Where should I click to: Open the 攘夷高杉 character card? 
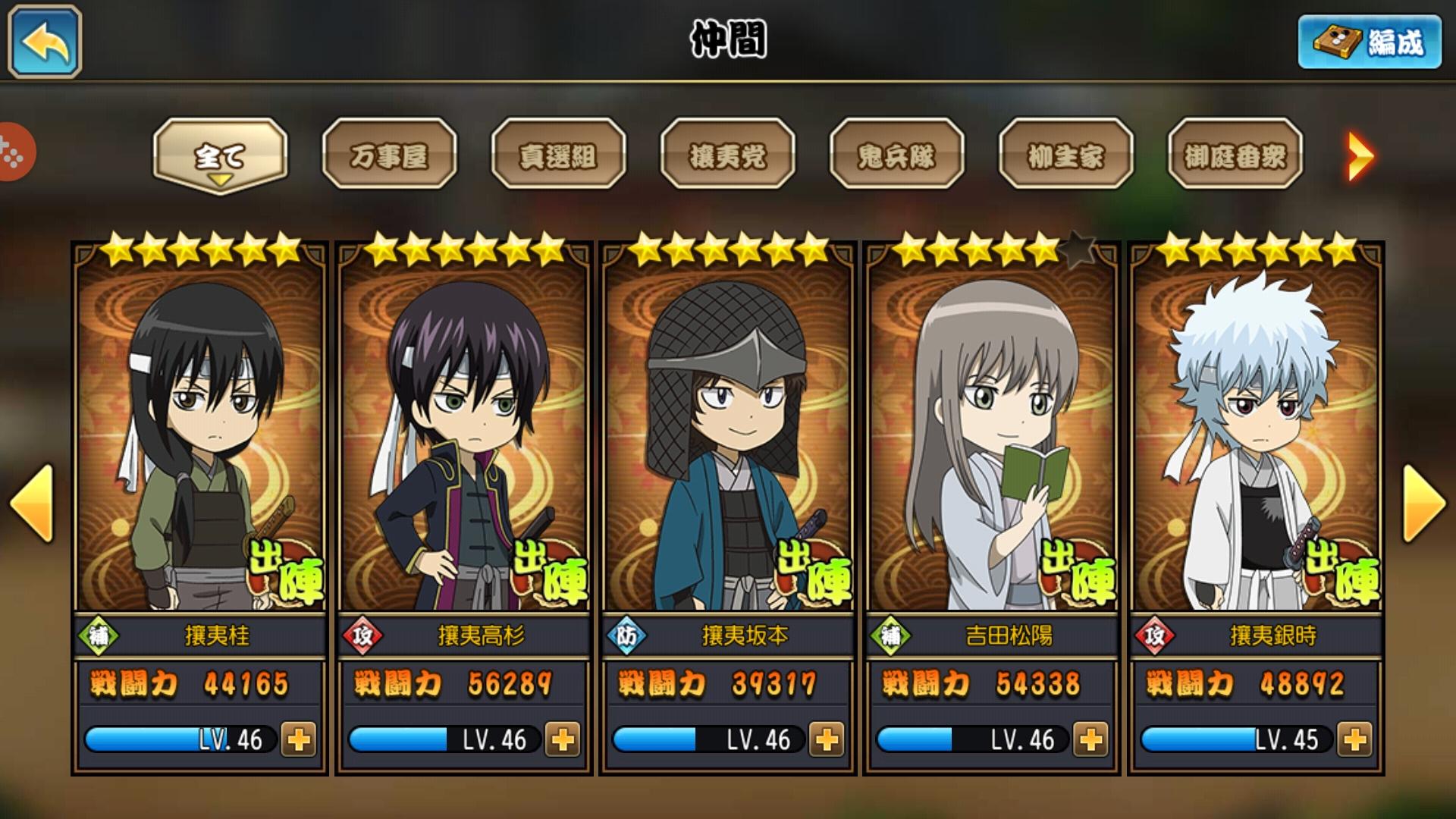pyautogui.click(x=463, y=440)
